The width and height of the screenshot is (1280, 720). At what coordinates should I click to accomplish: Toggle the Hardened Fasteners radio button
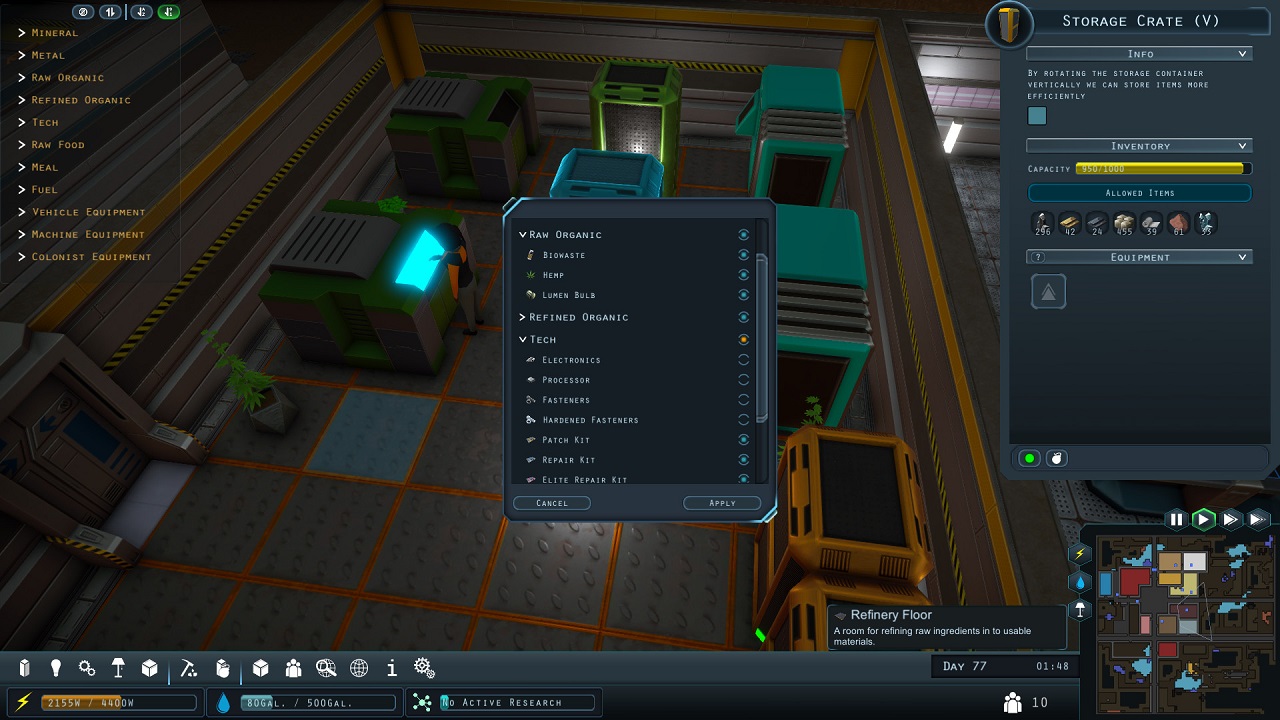click(x=744, y=420)
